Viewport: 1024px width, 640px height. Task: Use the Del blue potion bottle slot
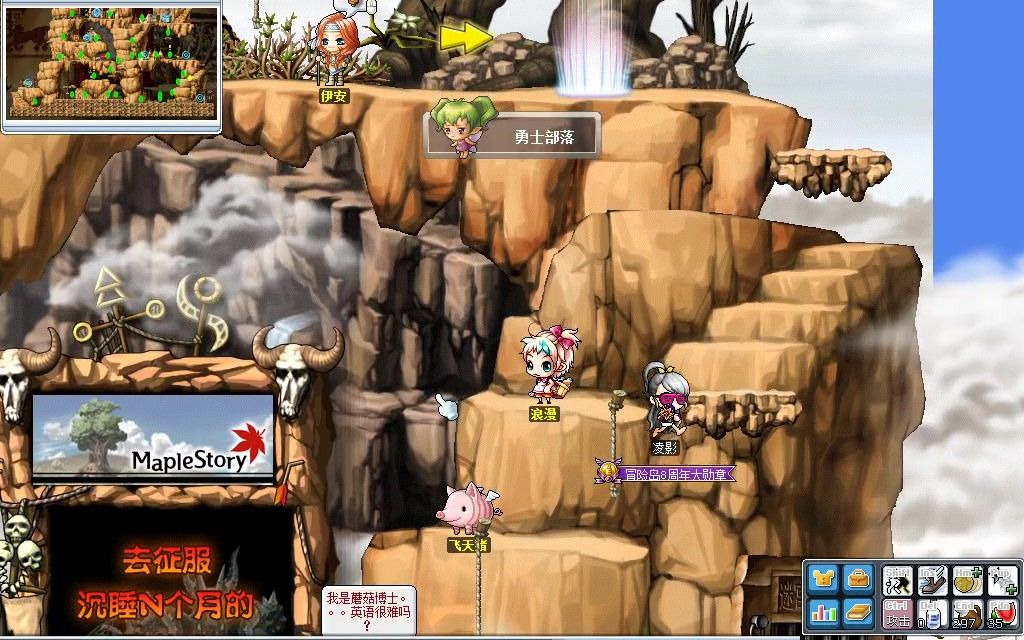tap(932, 612)
